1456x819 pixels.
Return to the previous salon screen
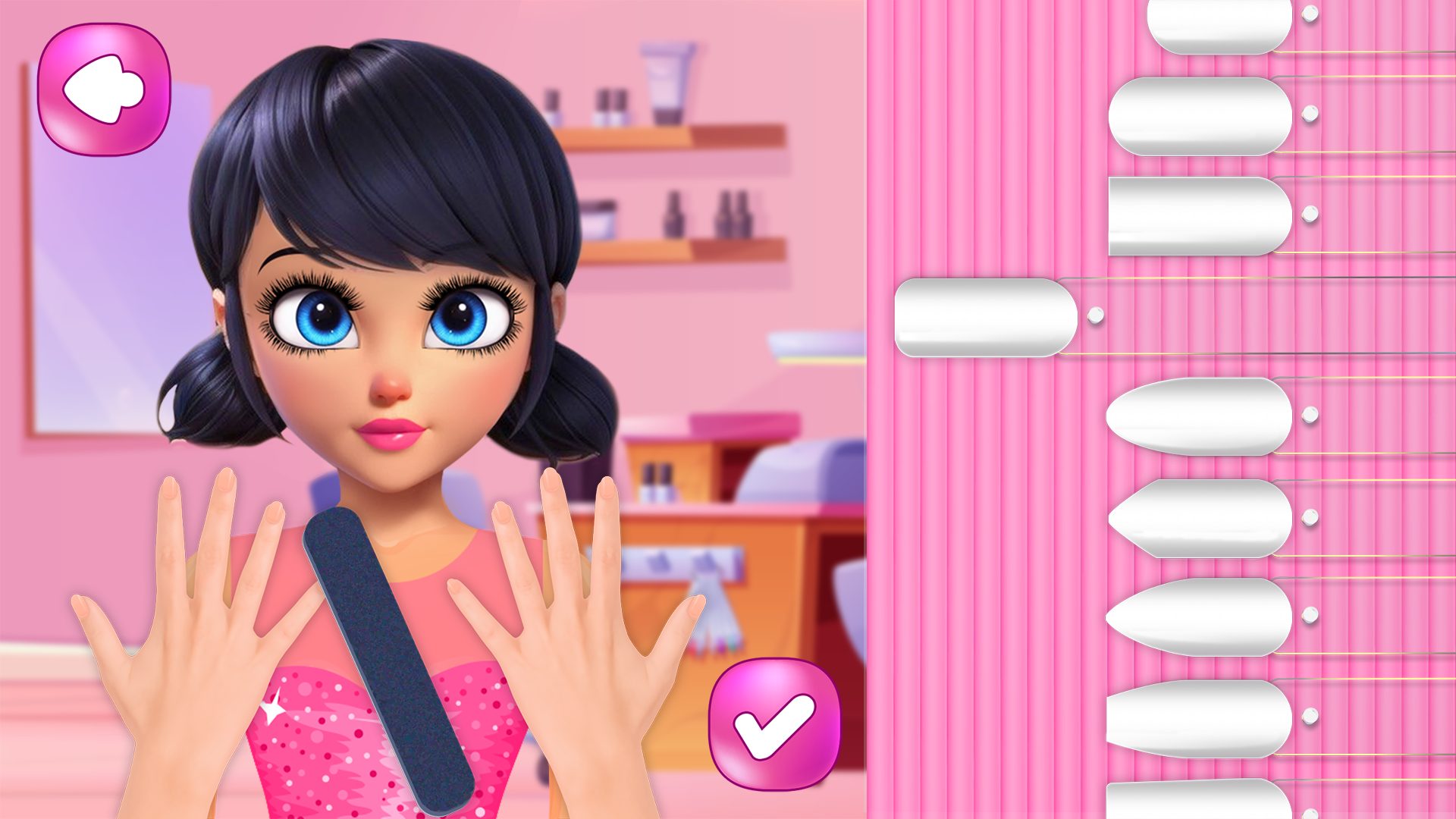point(106,87)
